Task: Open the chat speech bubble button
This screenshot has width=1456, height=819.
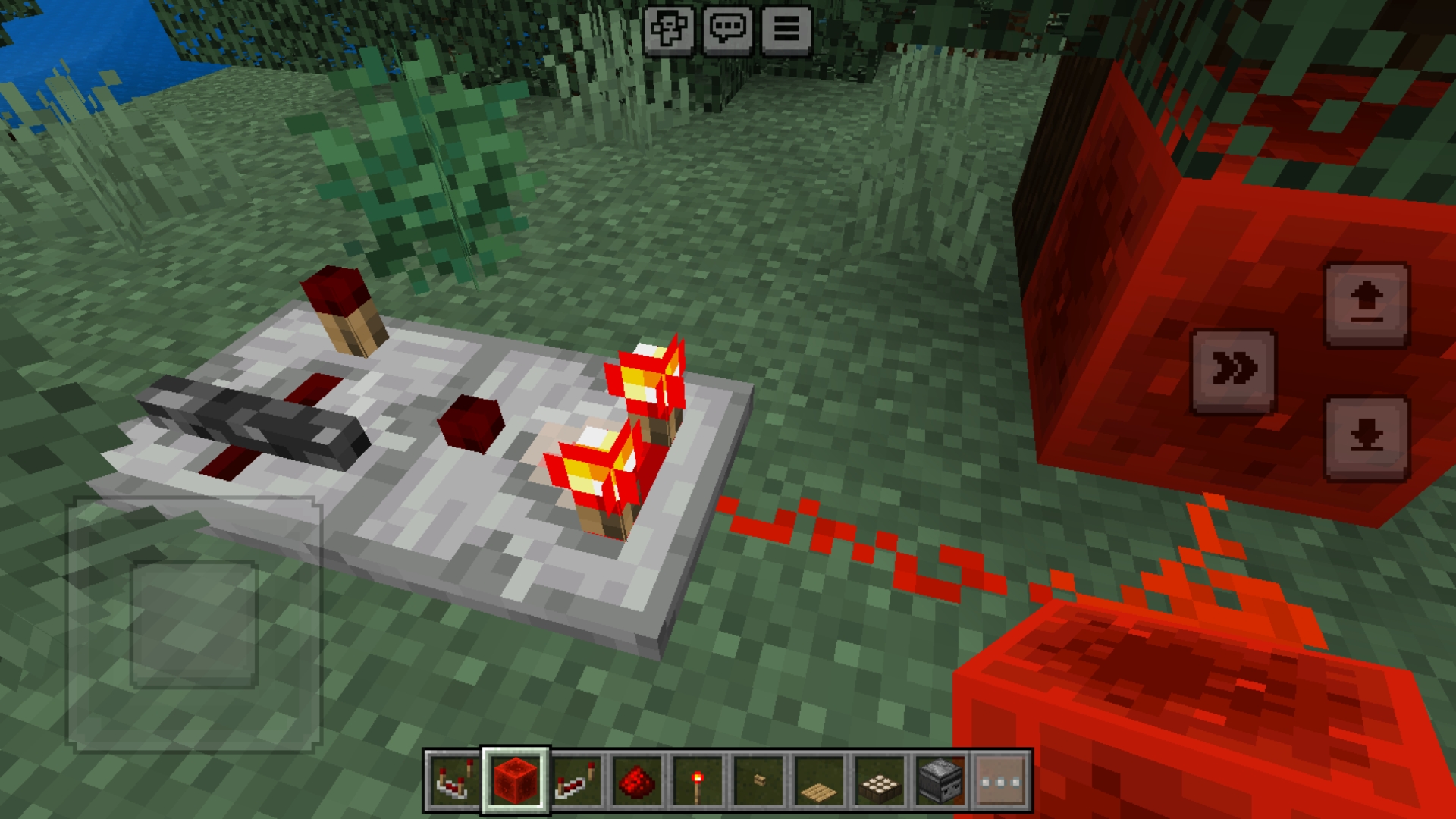Action: point(728,30)
